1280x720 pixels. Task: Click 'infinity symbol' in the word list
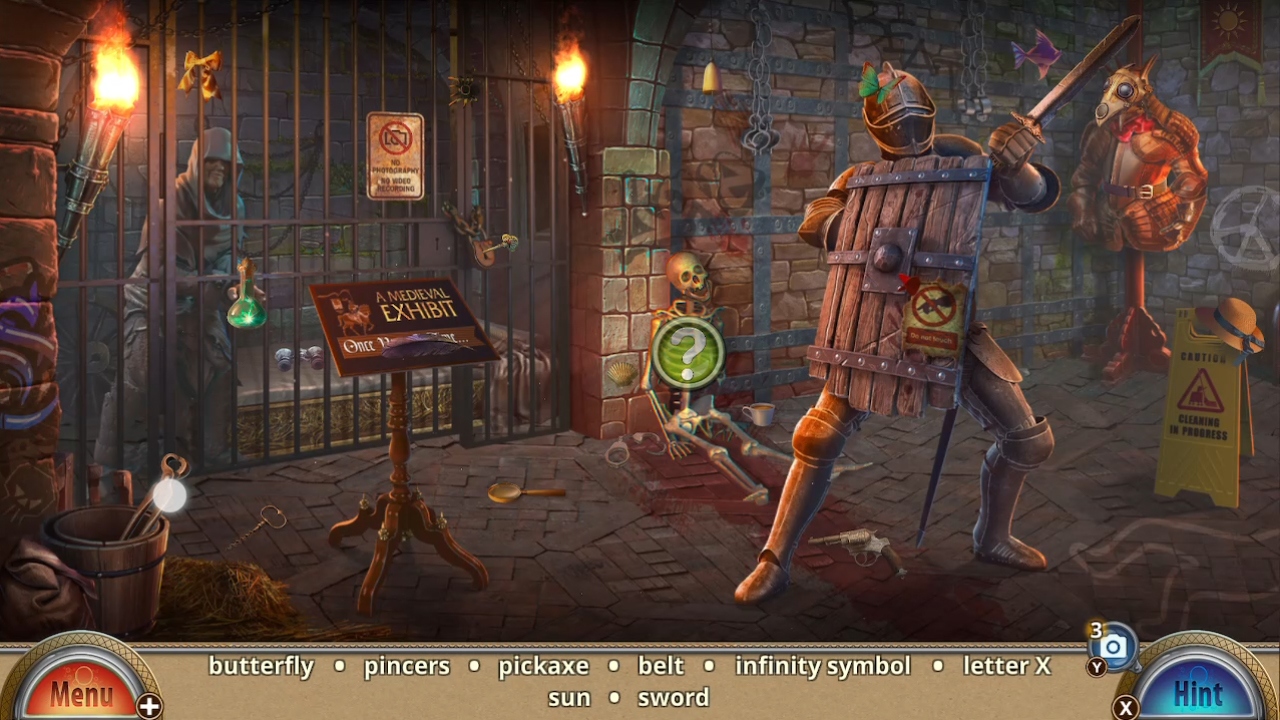tap(822, 666)
